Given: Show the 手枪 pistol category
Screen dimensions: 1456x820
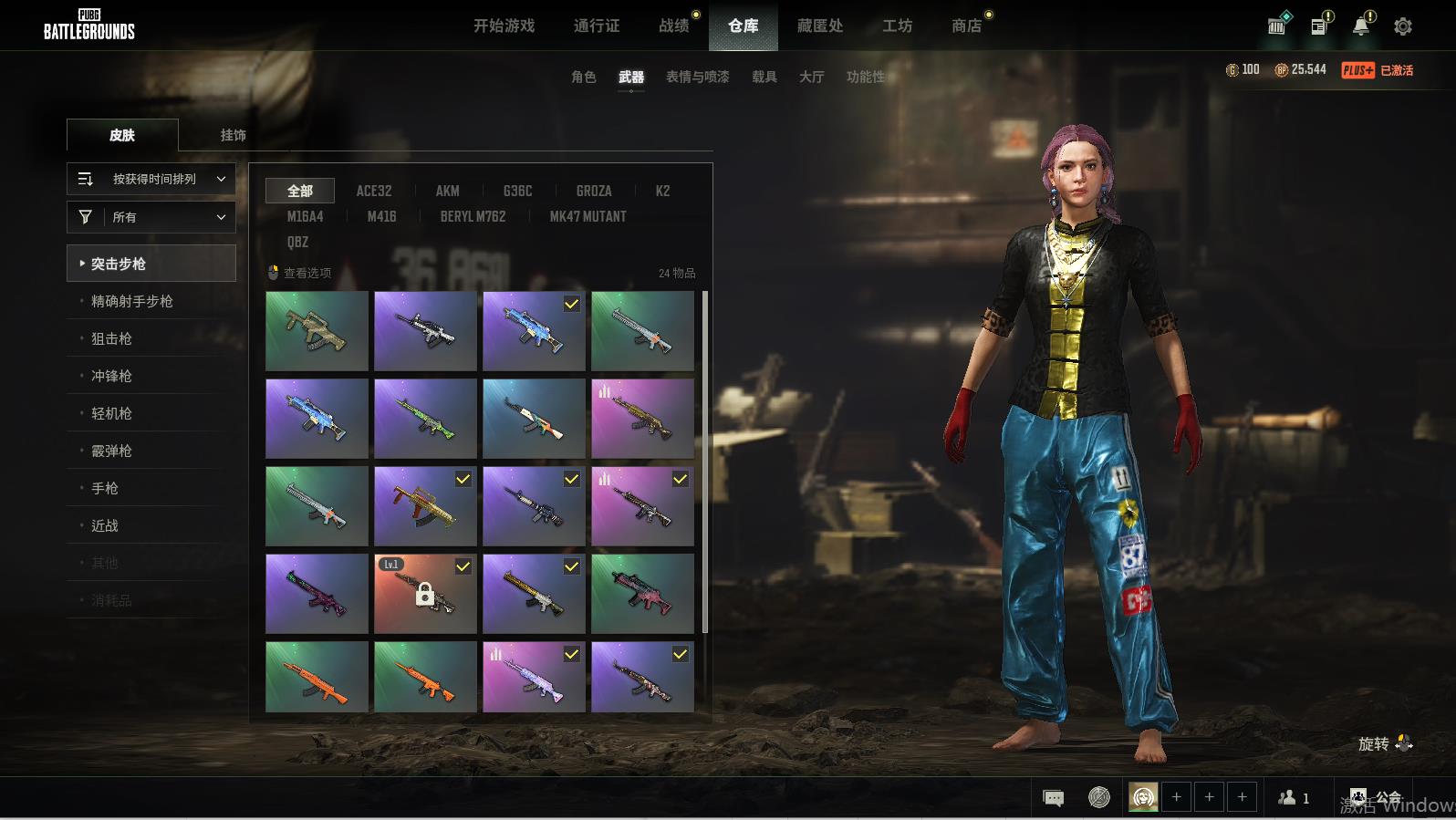Looking at the screenshot, I should [105, 488].
